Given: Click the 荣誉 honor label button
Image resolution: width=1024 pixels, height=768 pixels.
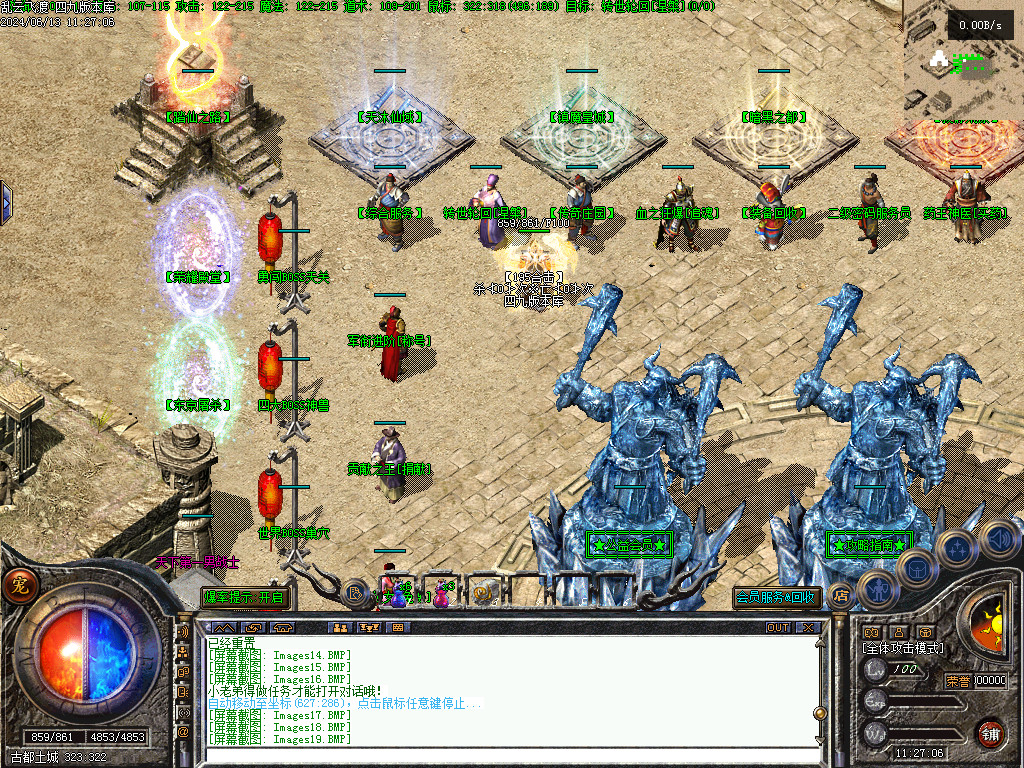Looking at the screenshot, I should coord(957,680).
